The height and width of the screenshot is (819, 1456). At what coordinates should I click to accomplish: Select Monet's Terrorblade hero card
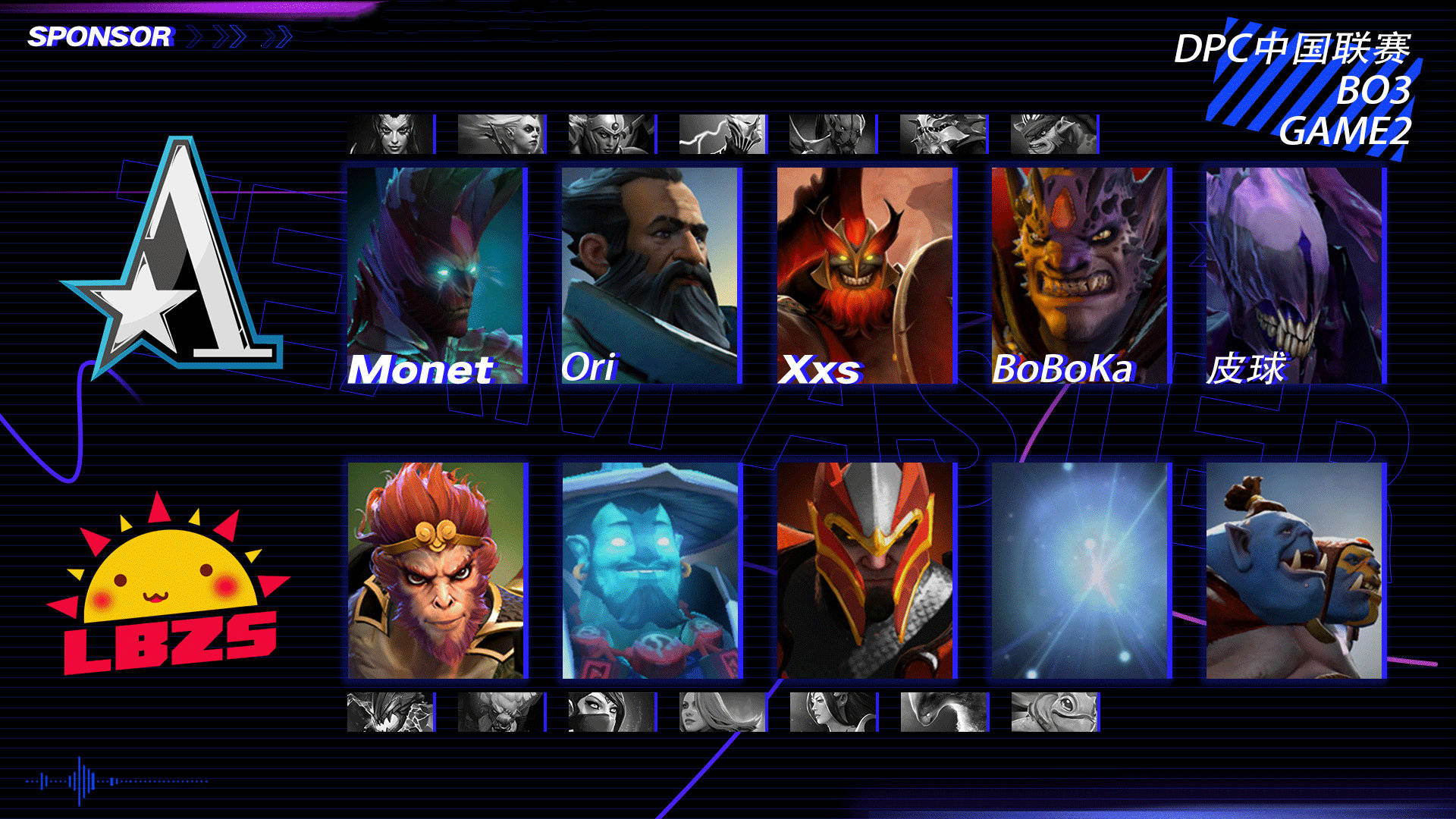pyautogui.click(x=436, y=275)
